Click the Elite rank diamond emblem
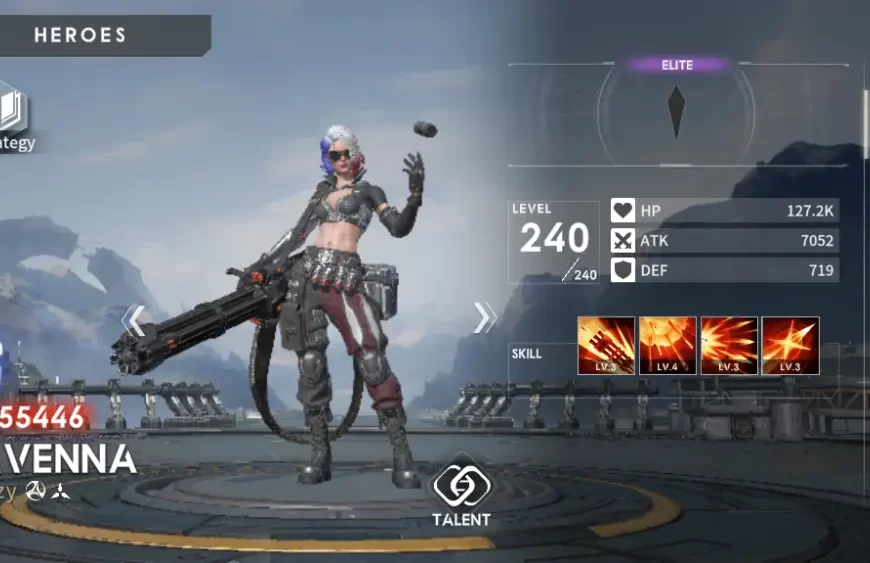 point(677,111)
